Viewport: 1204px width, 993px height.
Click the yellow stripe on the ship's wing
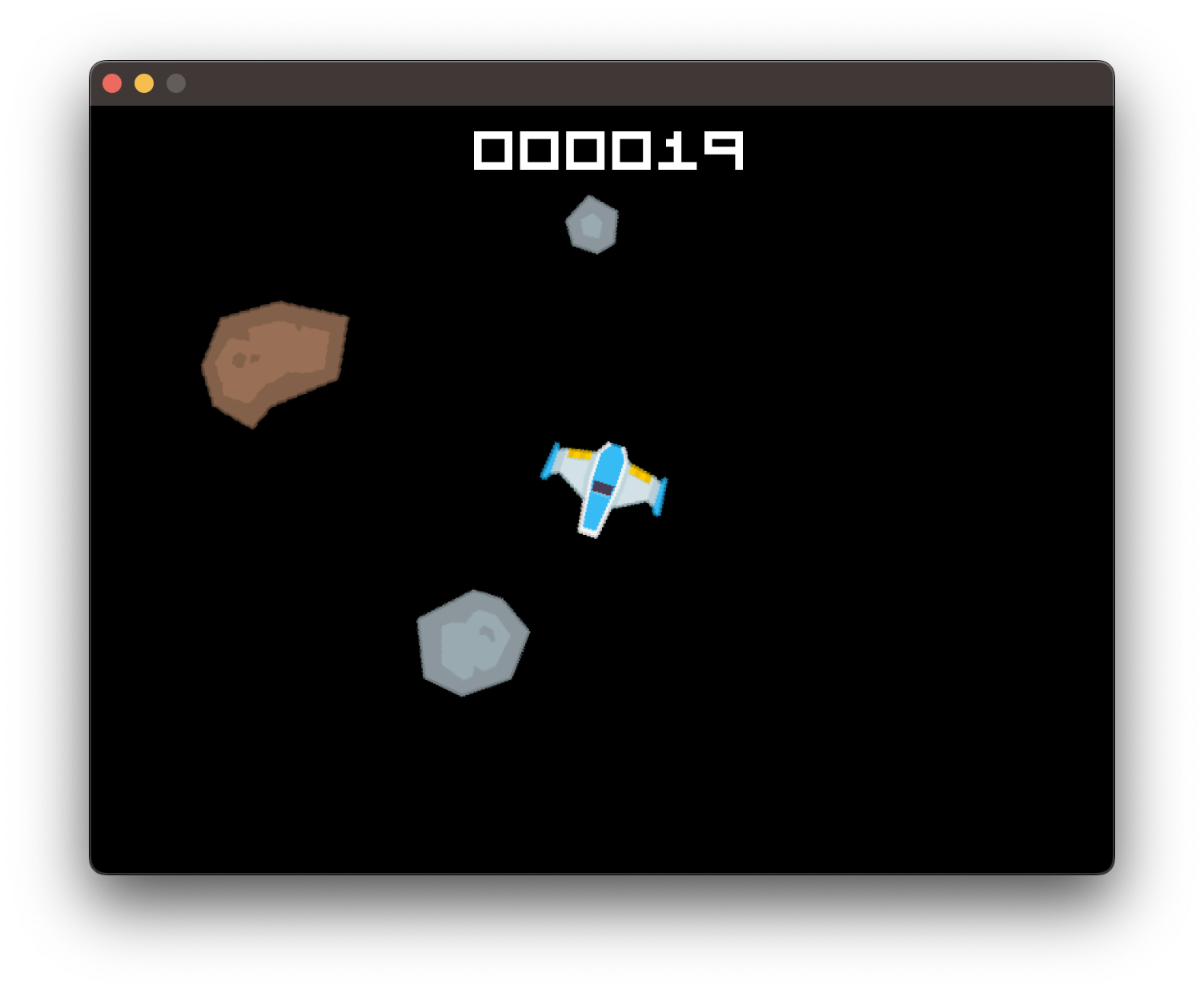[x=580, y=454]
